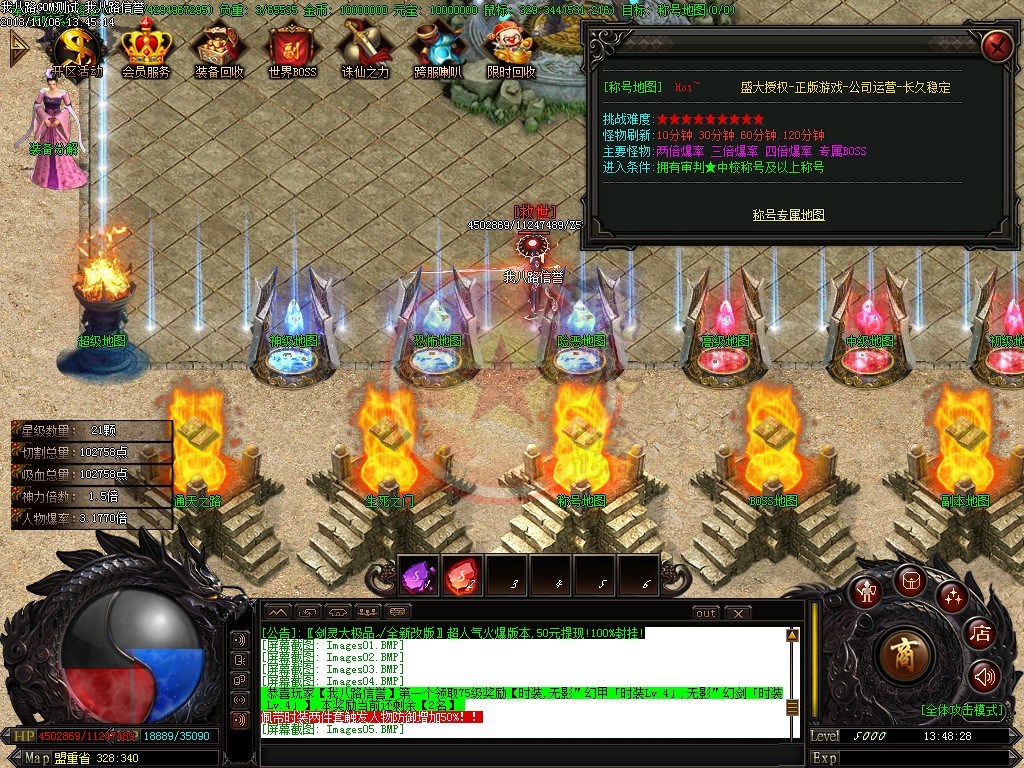Use the purple item in hotbar slot 1
Screen dimensions: 1024x768
point(418,575)
